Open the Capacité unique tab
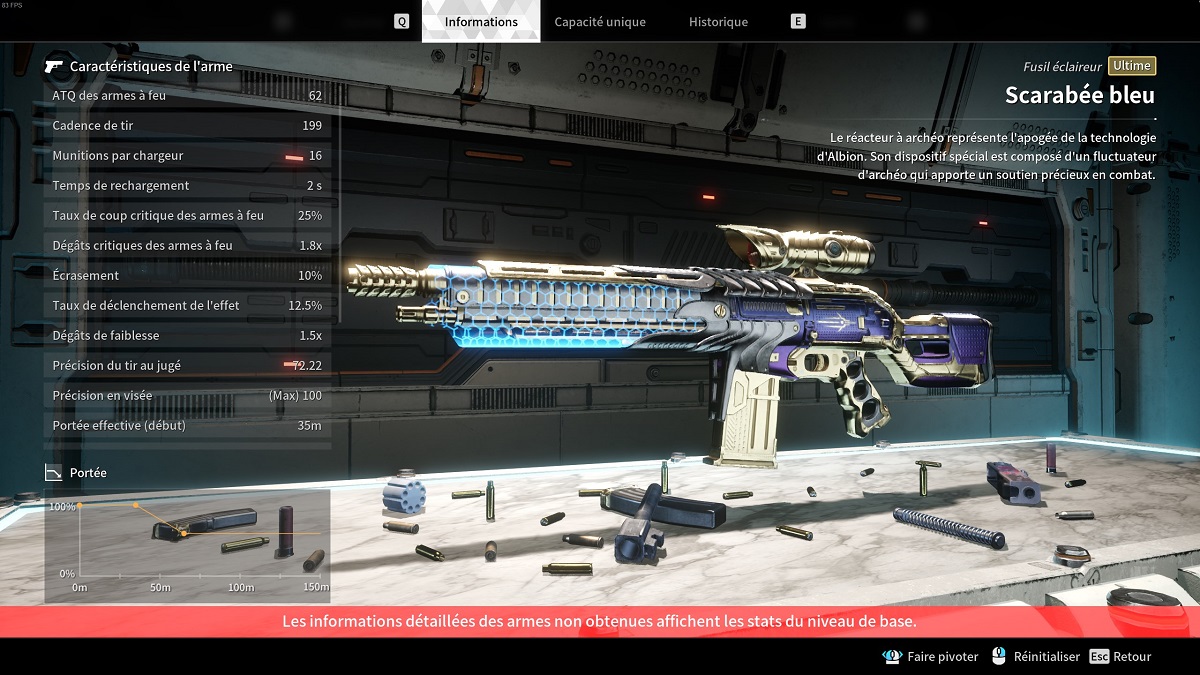Viewport: 1200px width, 675px height. tap(600, 22)
